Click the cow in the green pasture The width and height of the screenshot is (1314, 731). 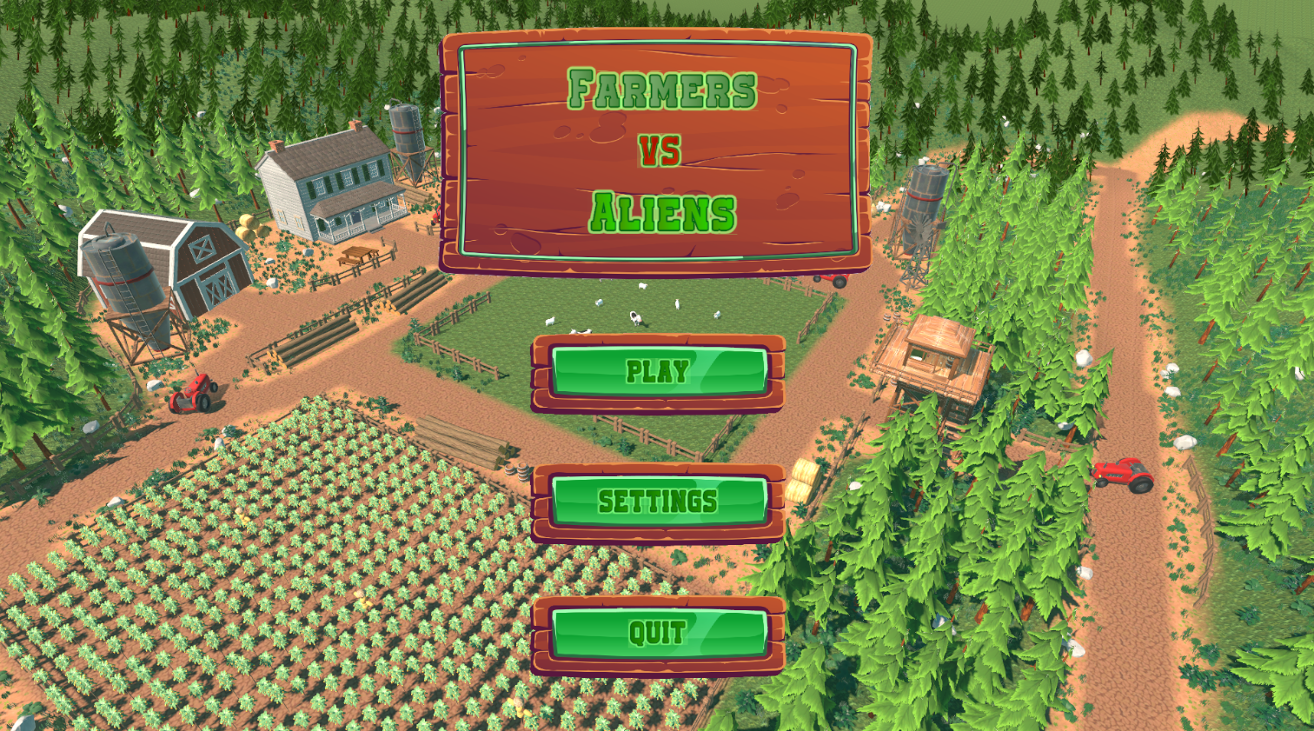pos(636,316)
